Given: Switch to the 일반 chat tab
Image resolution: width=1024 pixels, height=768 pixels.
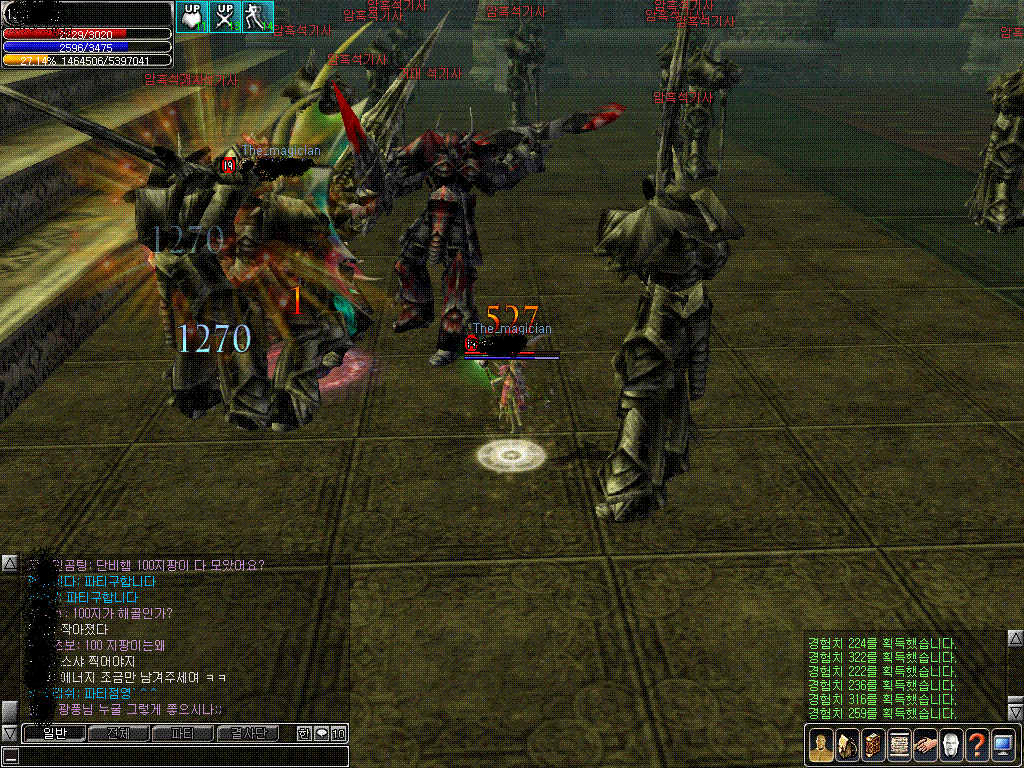Looking at the screenshot, I should point(53,734).
